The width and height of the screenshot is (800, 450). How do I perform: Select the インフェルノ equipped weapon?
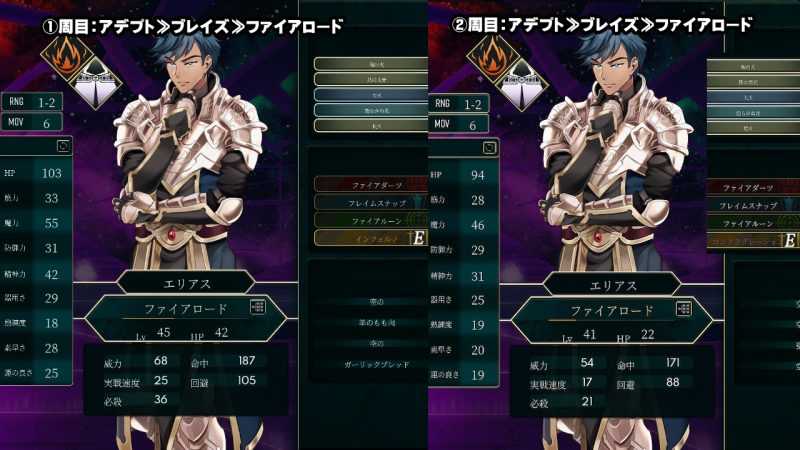click(362, 238)
